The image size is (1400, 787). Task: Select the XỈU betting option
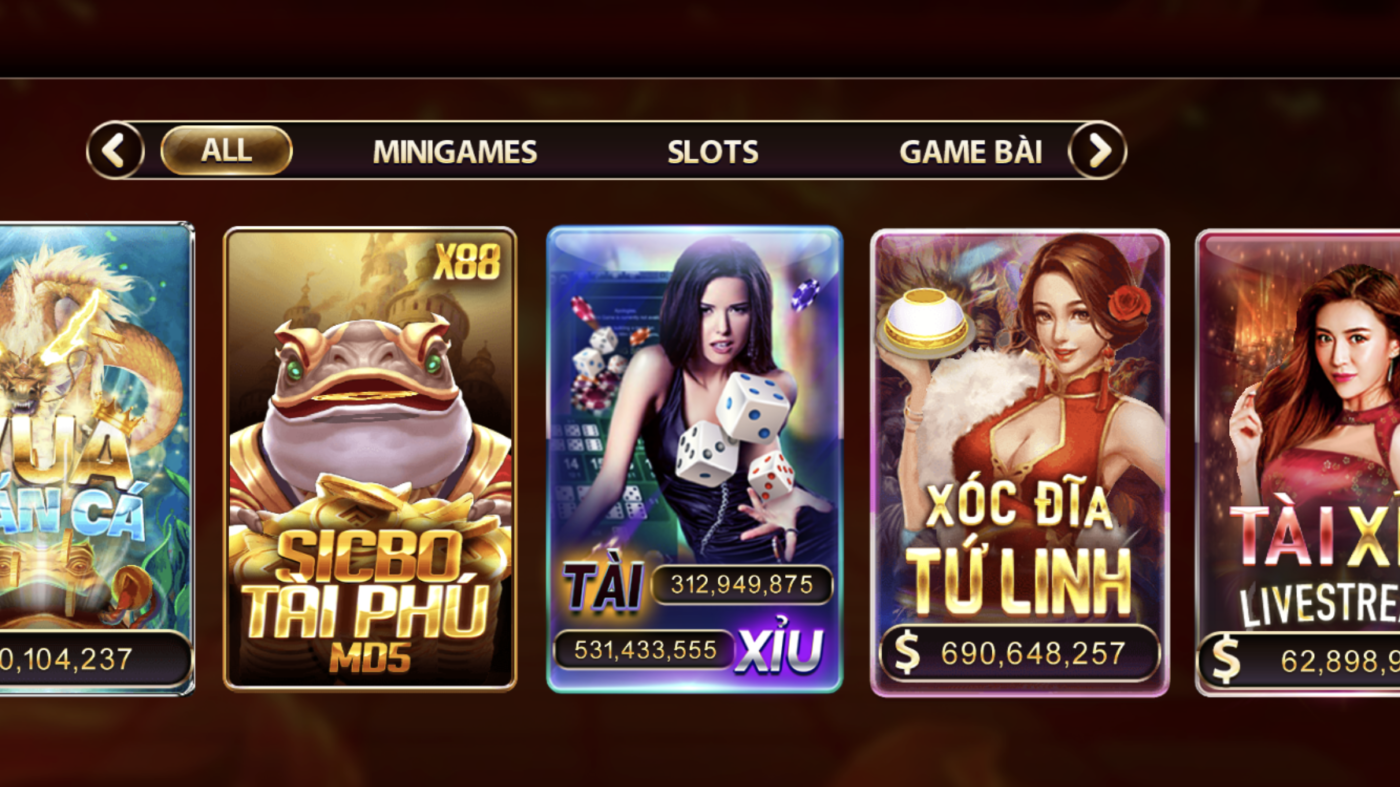pyautogui.click(x=781, y=650)
